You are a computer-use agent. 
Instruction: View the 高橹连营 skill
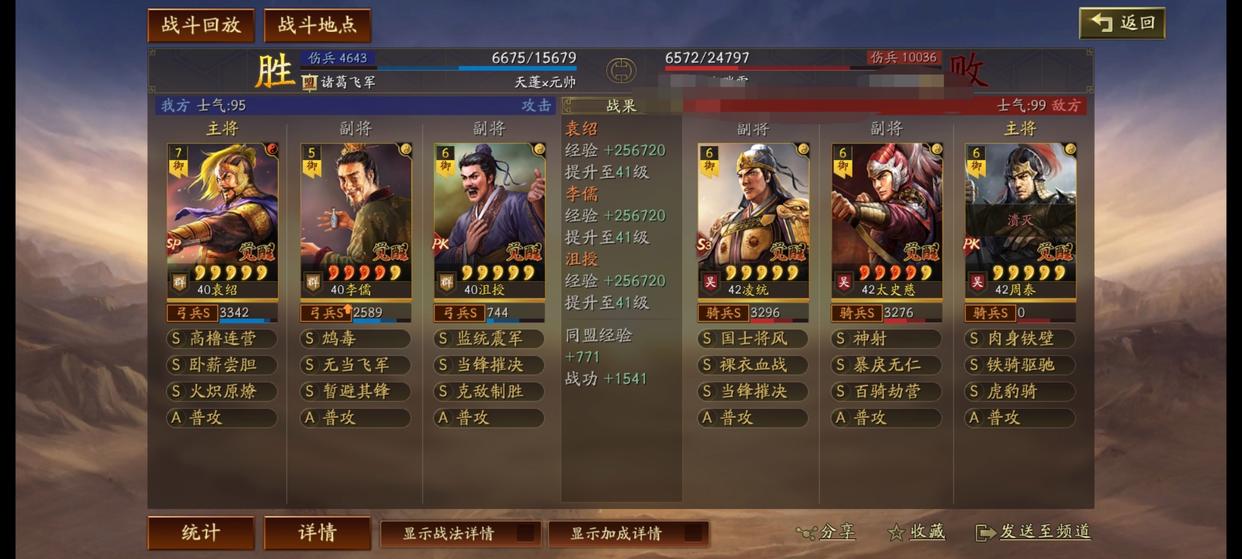point(222,339)
